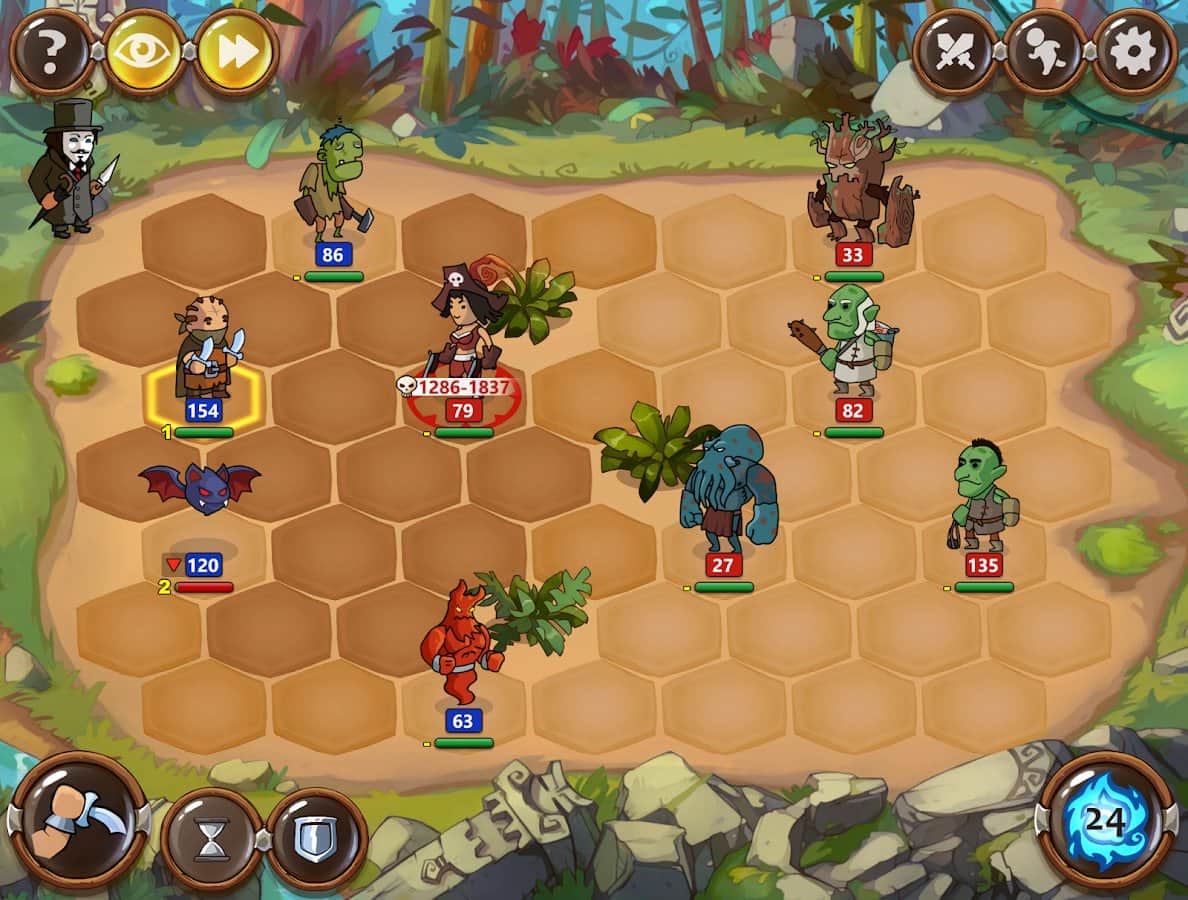The height and width of the screenshot is (900, 1188).
Task: Open the question mark help button
Action: pos(52,52)
